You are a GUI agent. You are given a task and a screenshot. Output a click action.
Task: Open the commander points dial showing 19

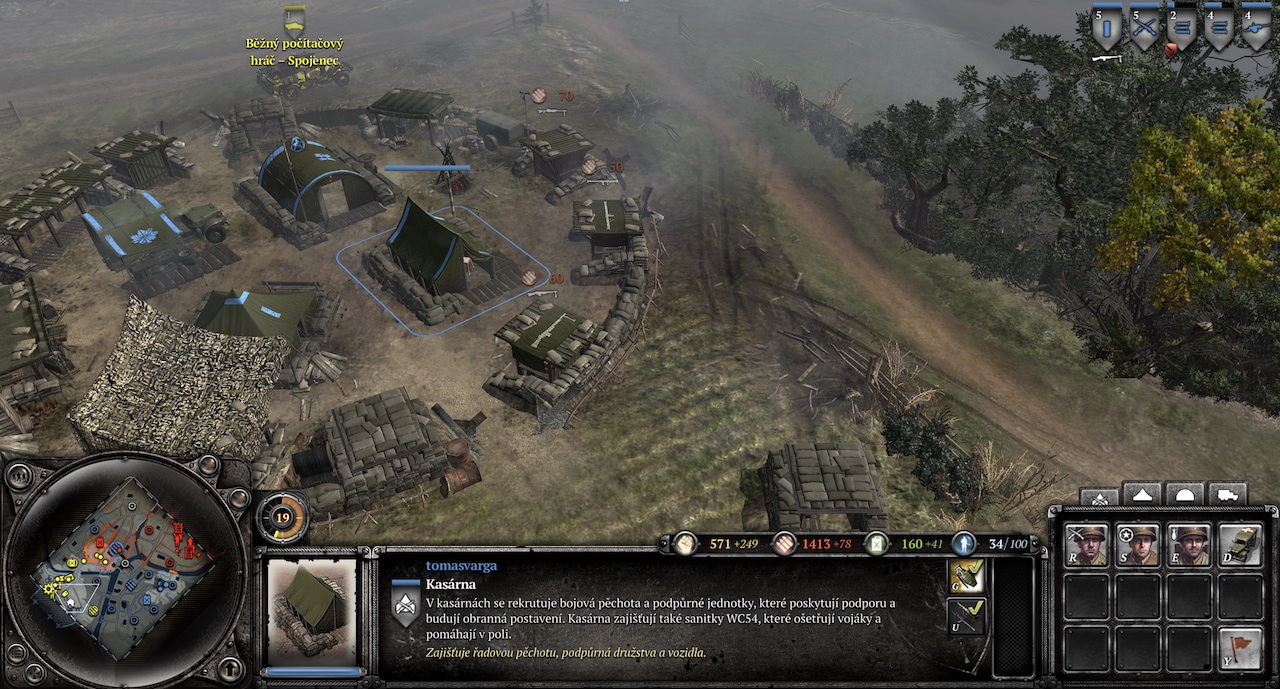282,517
